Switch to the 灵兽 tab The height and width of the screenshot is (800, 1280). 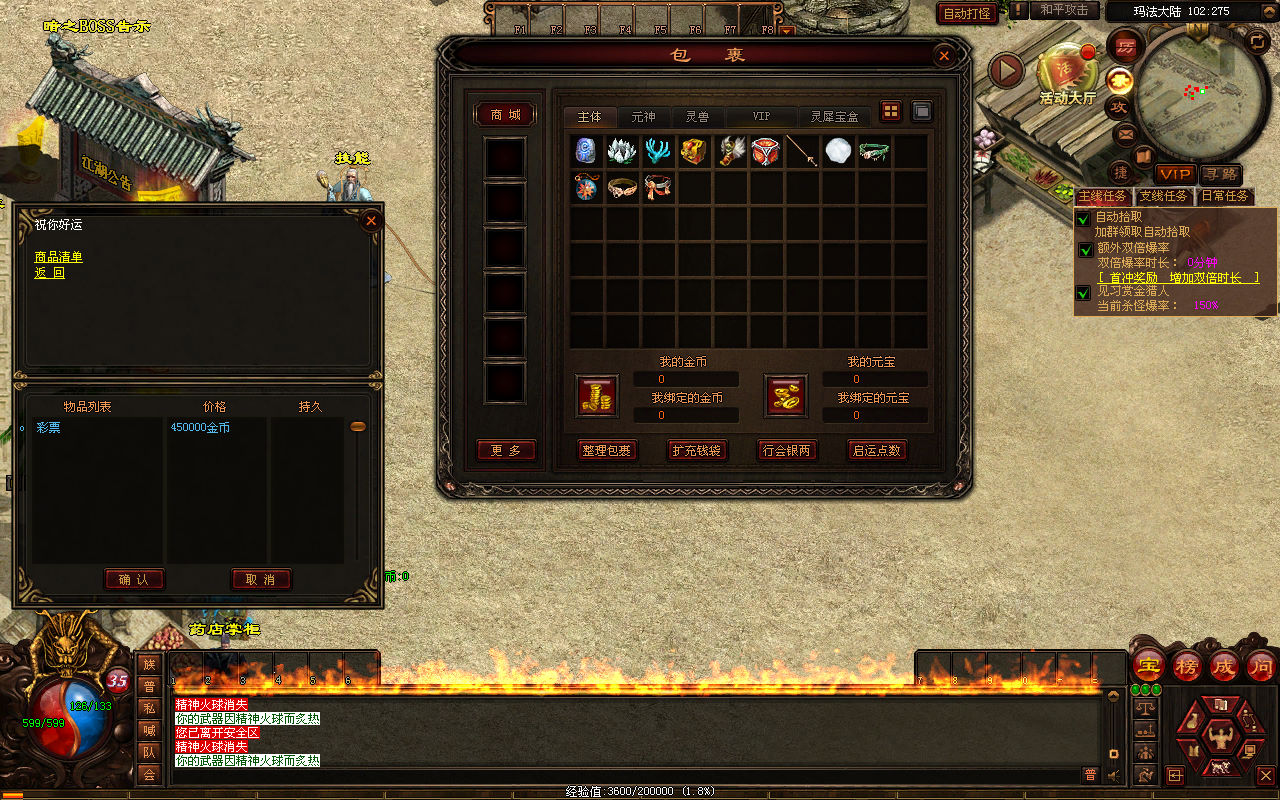[697, 117]
